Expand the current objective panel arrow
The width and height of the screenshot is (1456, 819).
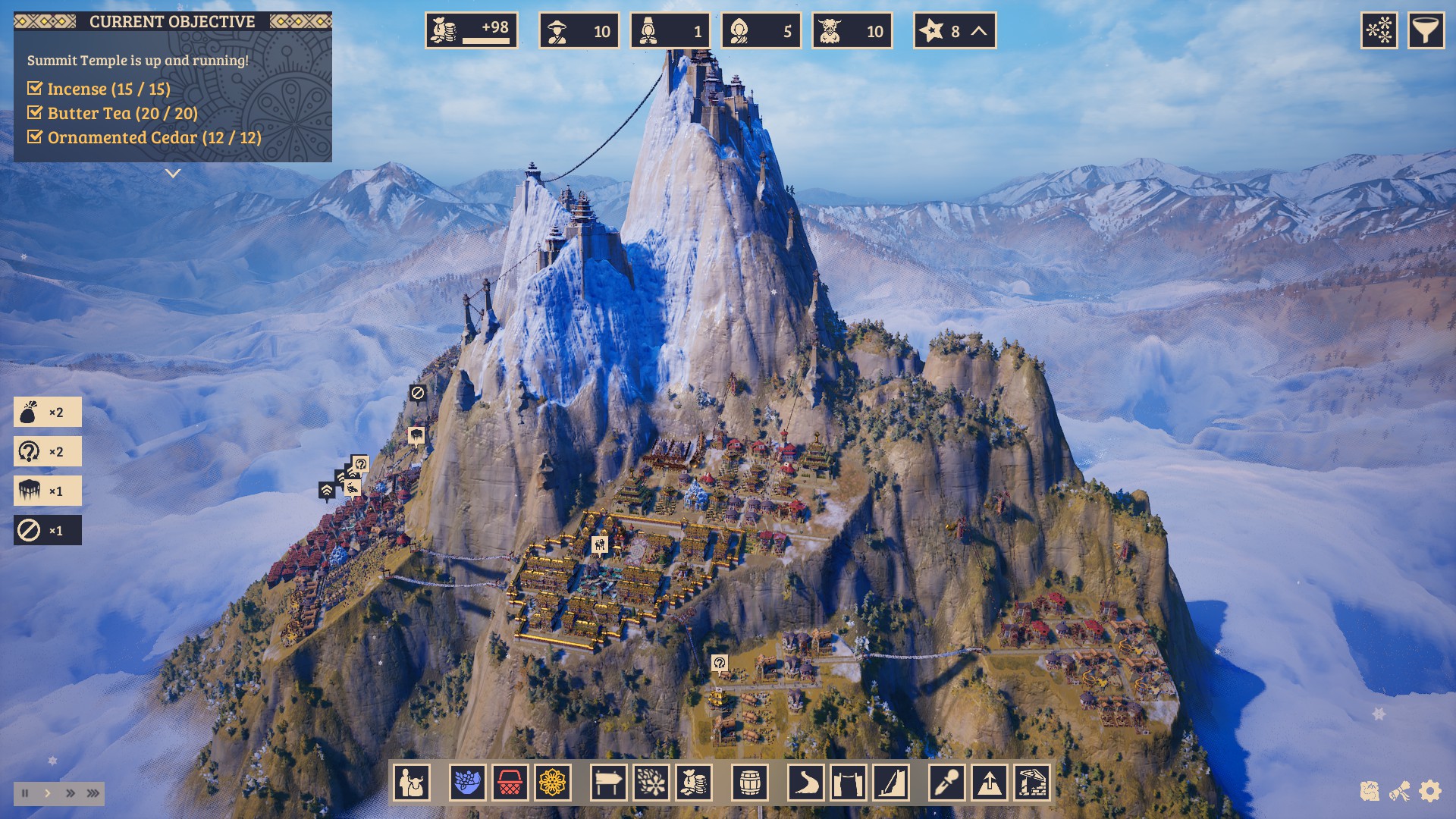pyautogui.click(x=173, y=174)
